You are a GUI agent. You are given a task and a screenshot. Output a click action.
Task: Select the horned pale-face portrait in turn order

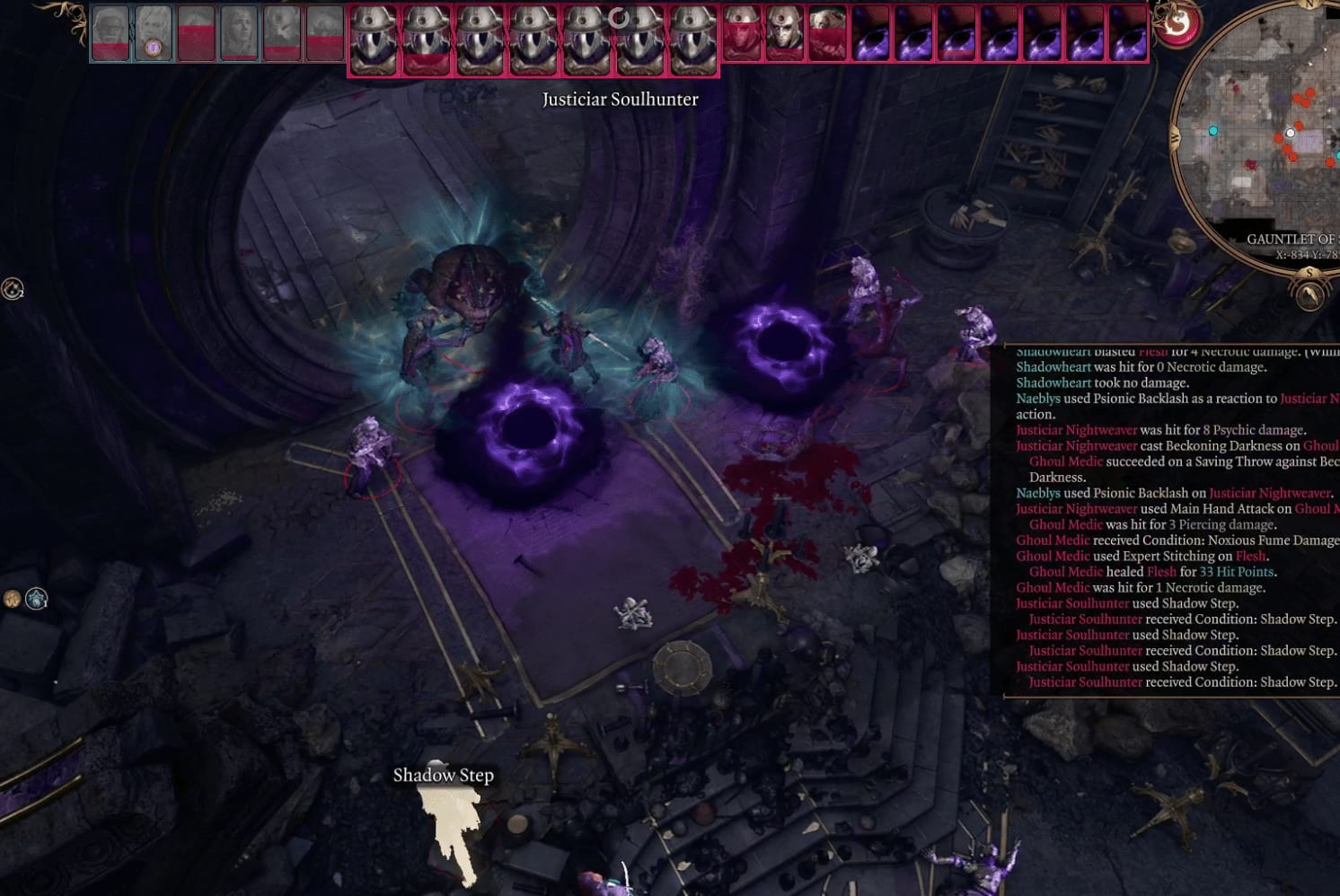click(784, 34)
